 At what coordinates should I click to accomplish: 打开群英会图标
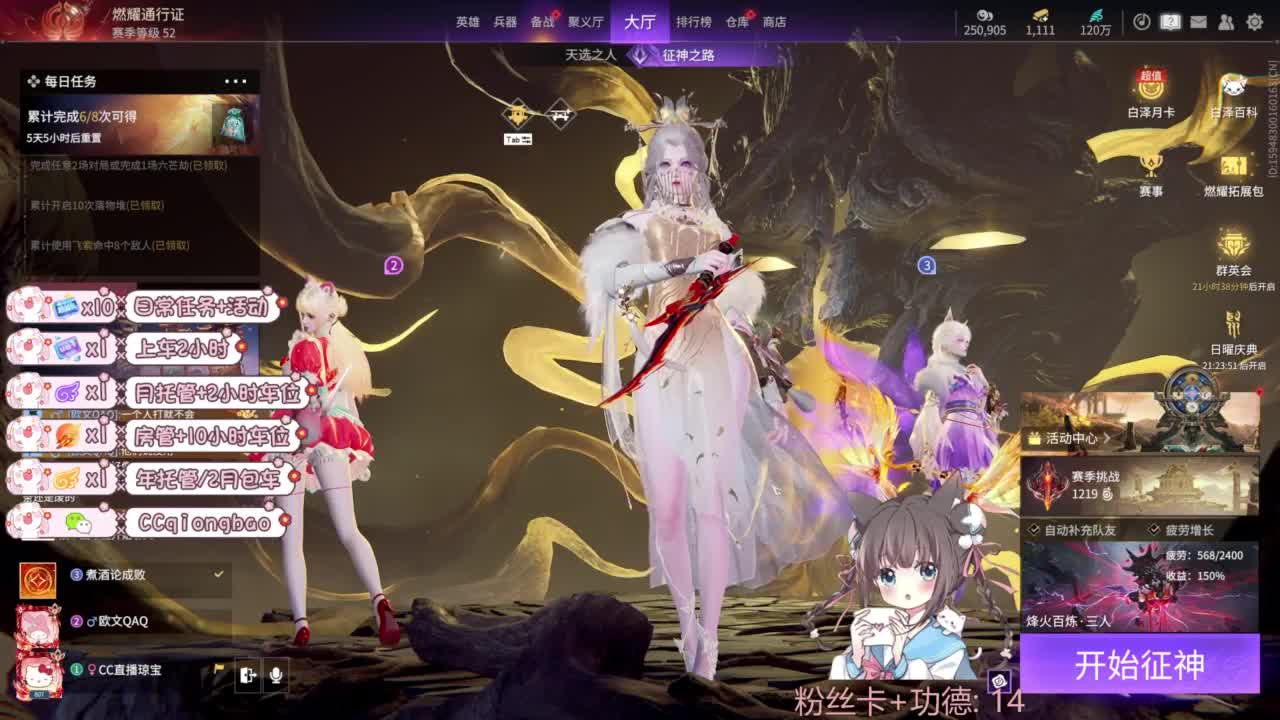click(1232, 245)
